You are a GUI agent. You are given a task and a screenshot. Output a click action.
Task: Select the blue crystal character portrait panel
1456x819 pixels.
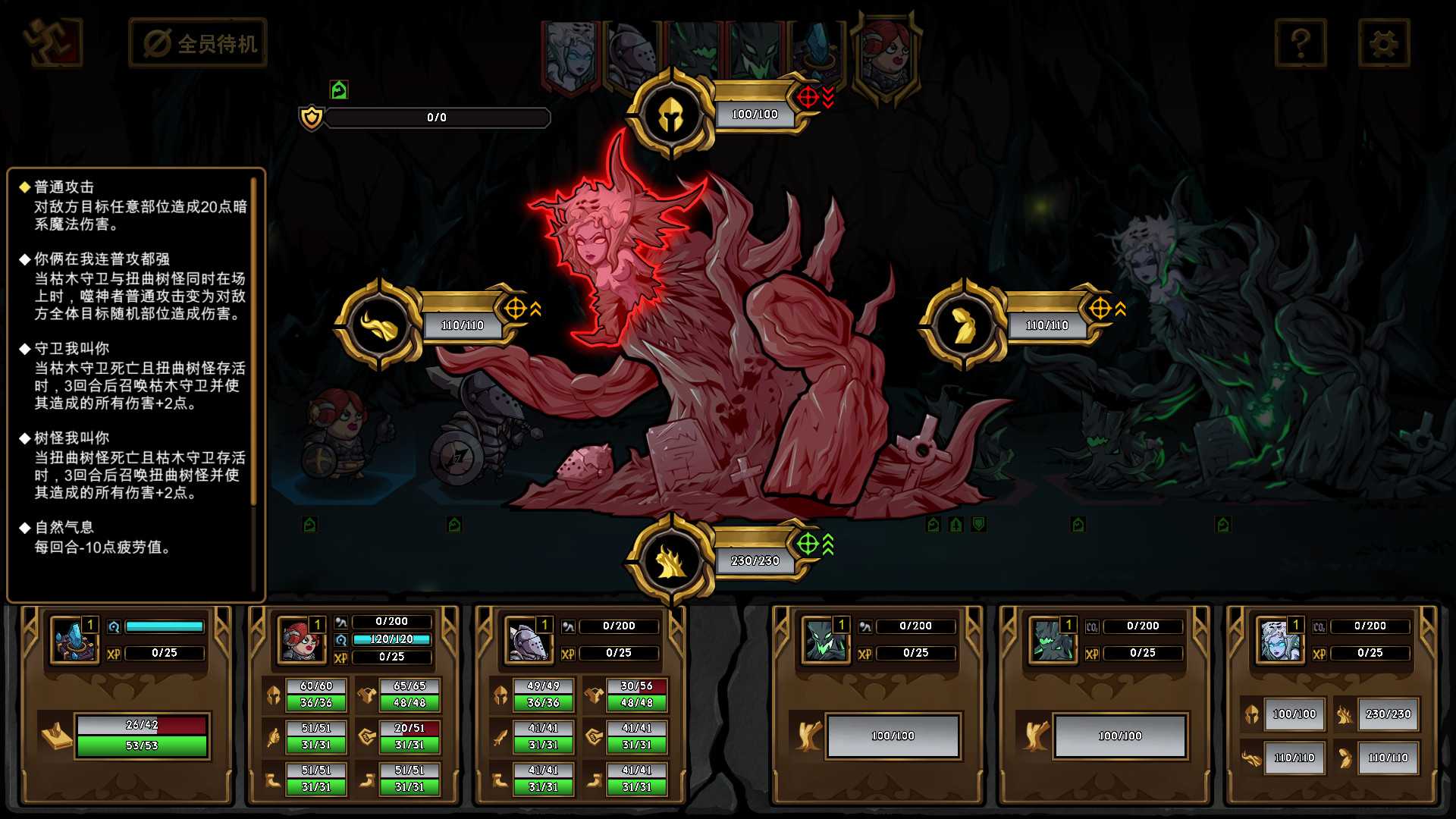pos(74,639)
